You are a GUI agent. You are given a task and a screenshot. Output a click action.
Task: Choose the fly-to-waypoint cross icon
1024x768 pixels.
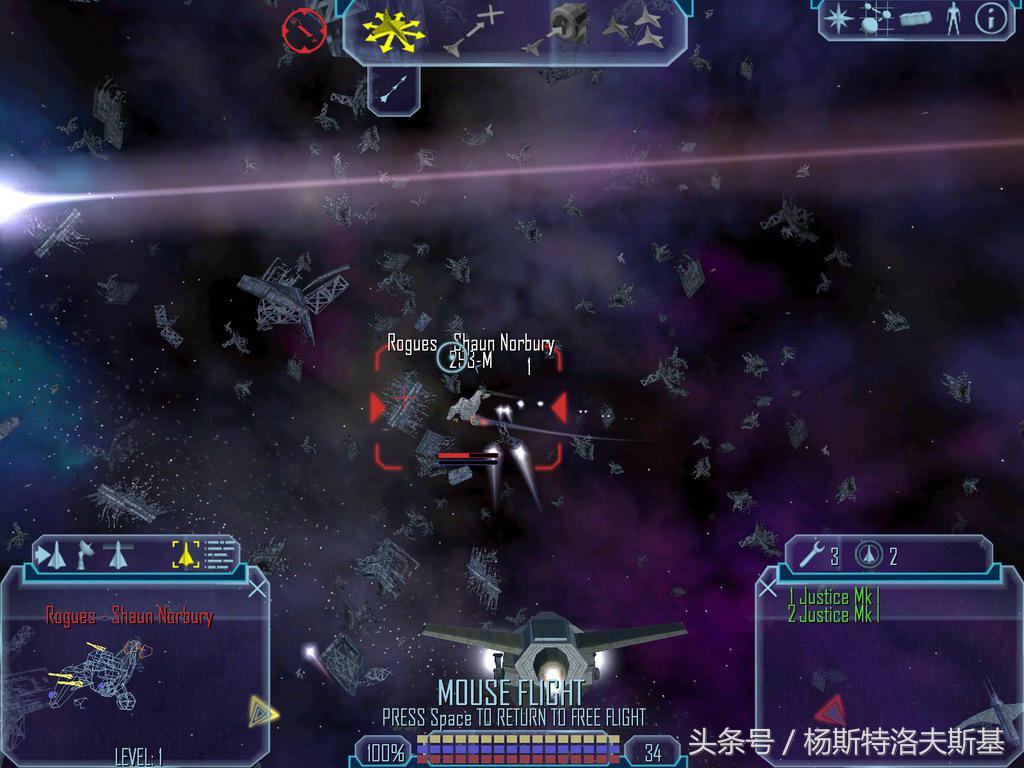coord(475,30)
